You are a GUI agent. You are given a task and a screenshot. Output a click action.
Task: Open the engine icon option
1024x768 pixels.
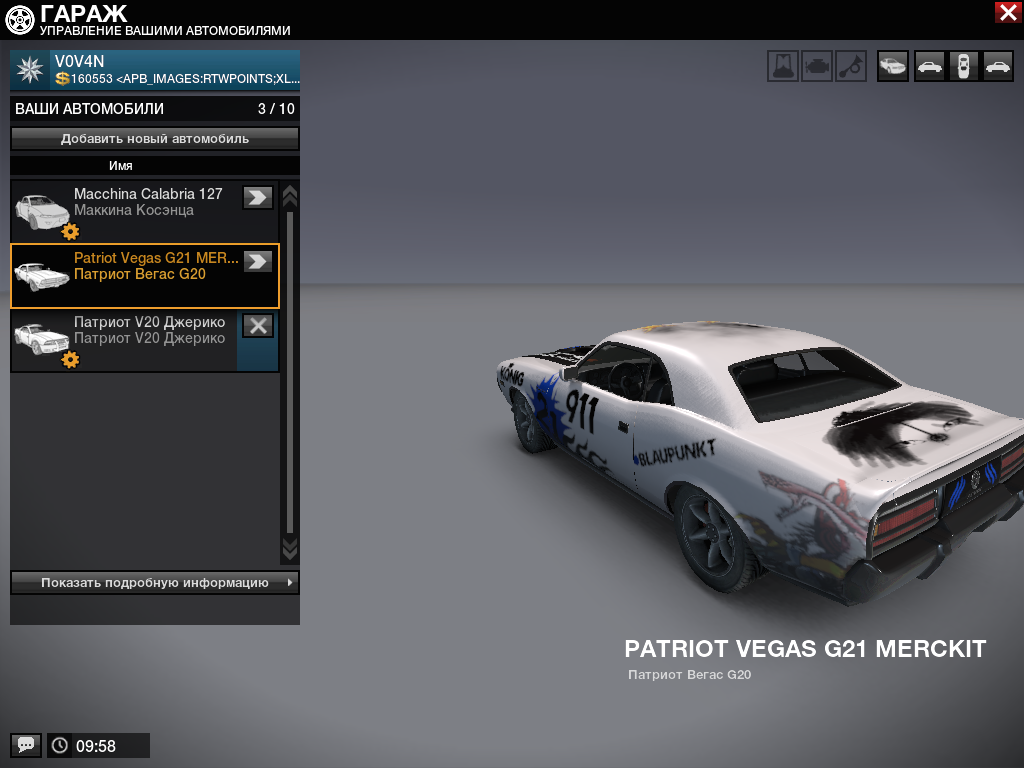[817, 66]
